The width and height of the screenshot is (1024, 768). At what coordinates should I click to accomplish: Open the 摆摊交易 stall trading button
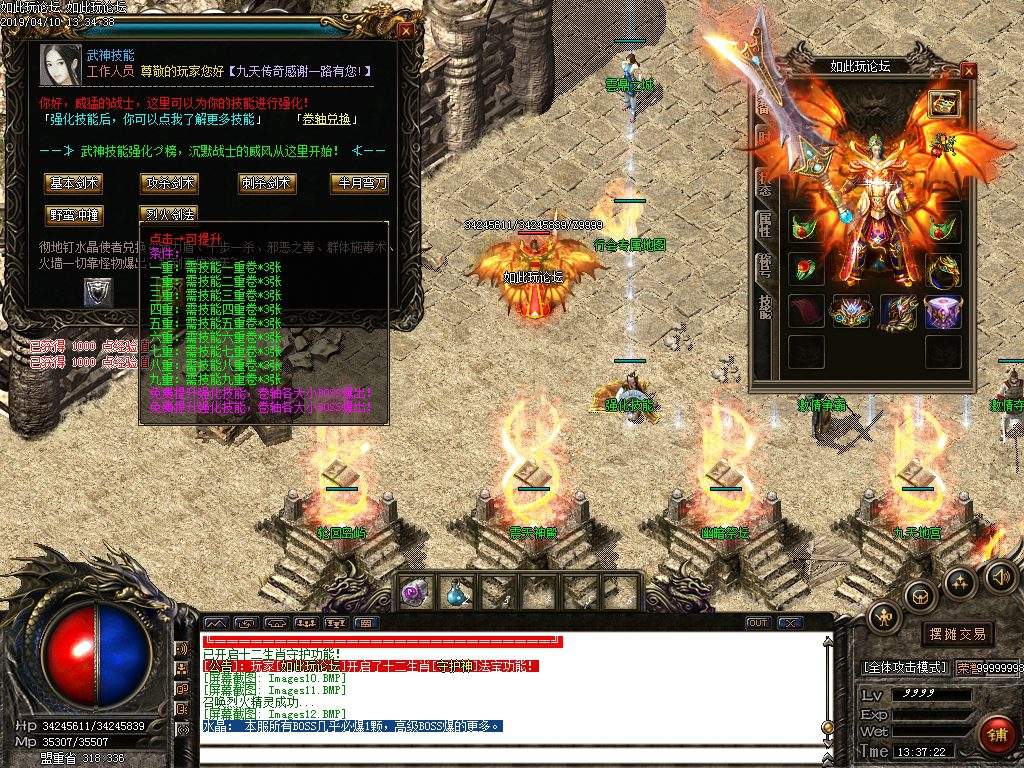[x=957, y=633]
